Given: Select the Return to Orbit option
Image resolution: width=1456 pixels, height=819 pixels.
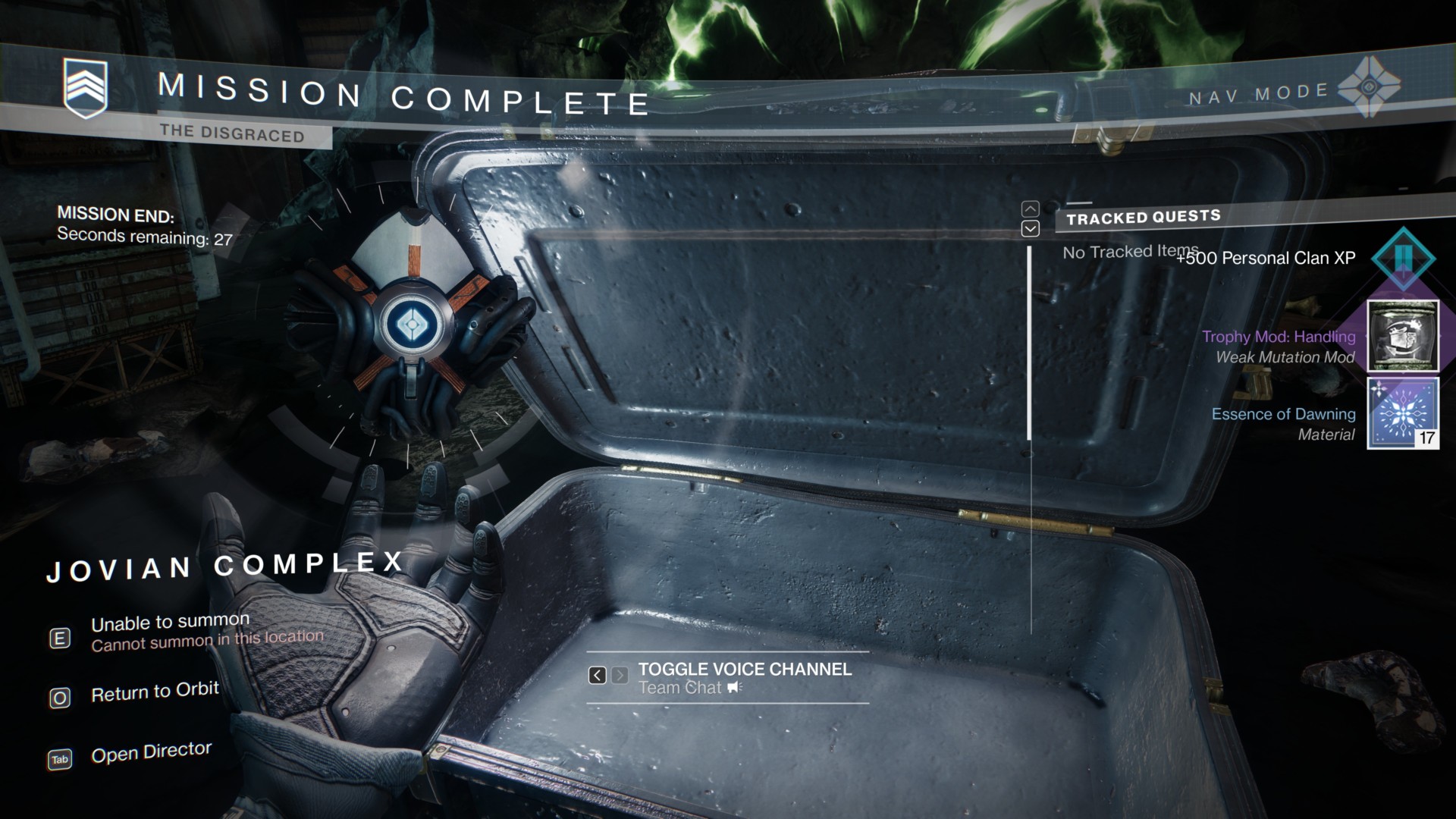Looking at the screenshot, I should point(154,692).
